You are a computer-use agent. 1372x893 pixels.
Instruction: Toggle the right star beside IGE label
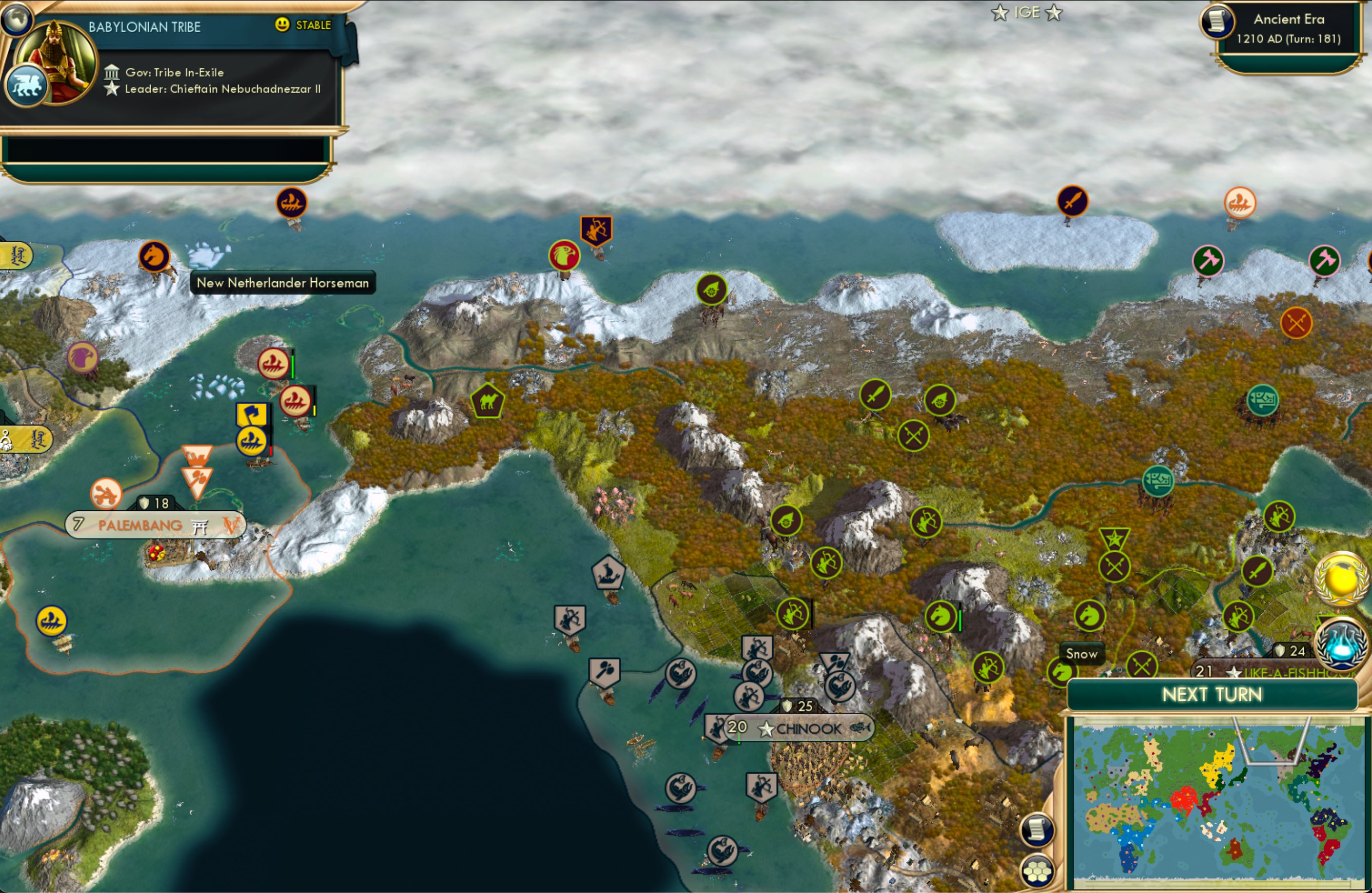coord(1055,13)
